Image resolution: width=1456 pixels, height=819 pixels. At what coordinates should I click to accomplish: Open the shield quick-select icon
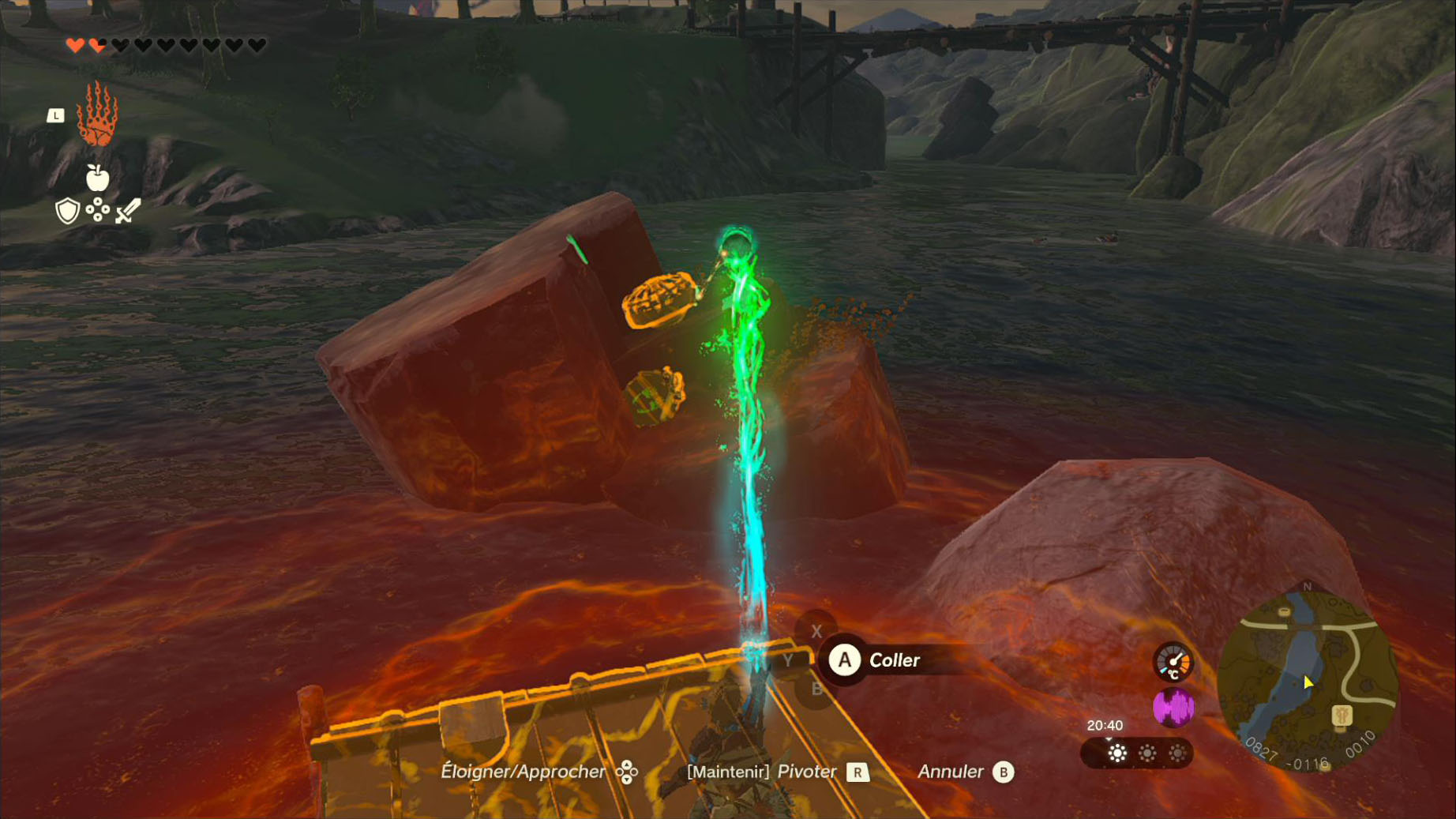68,211
